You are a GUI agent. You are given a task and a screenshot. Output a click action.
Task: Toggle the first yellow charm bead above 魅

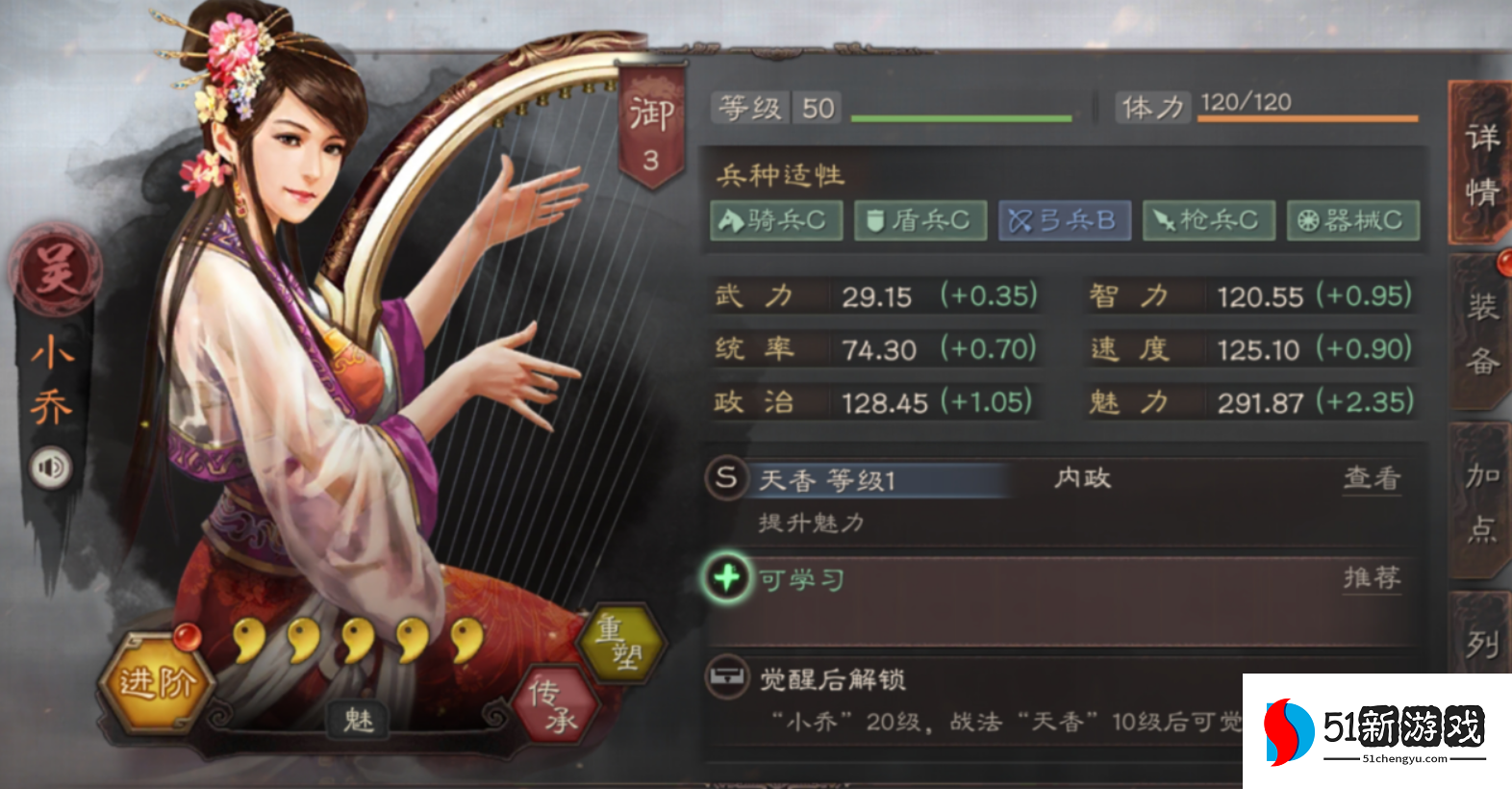pos(248,639)
